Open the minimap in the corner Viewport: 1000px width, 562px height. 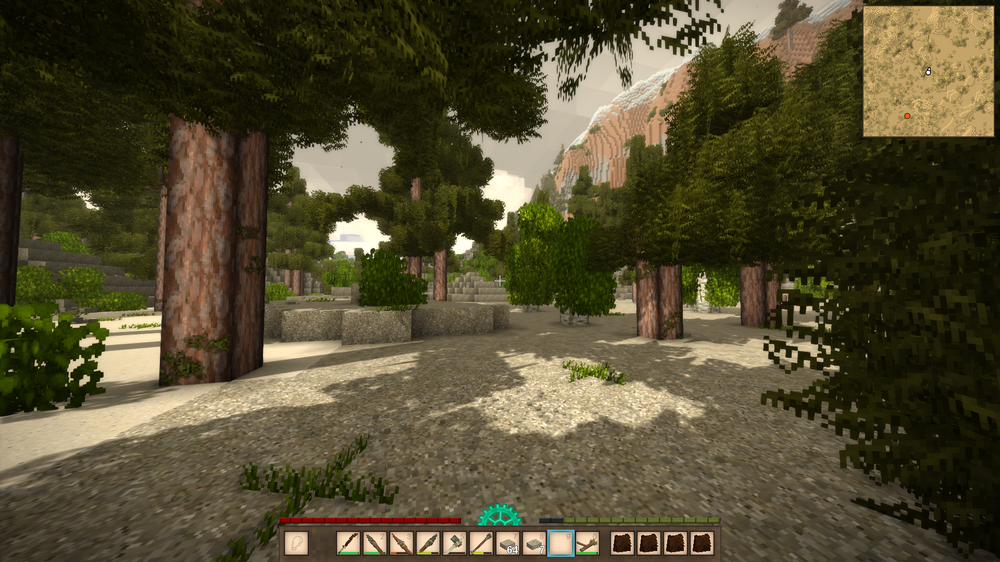[929, 71]
